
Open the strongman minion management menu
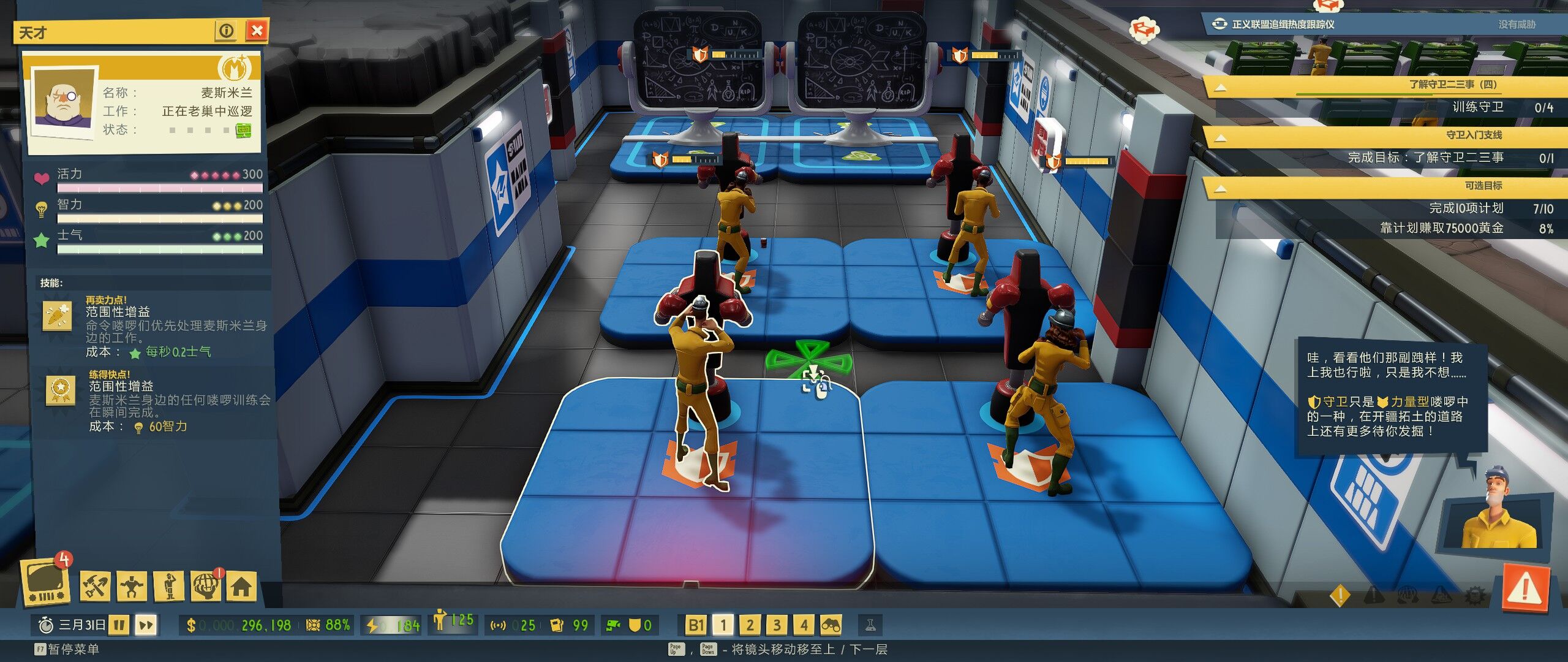point(132,587)
